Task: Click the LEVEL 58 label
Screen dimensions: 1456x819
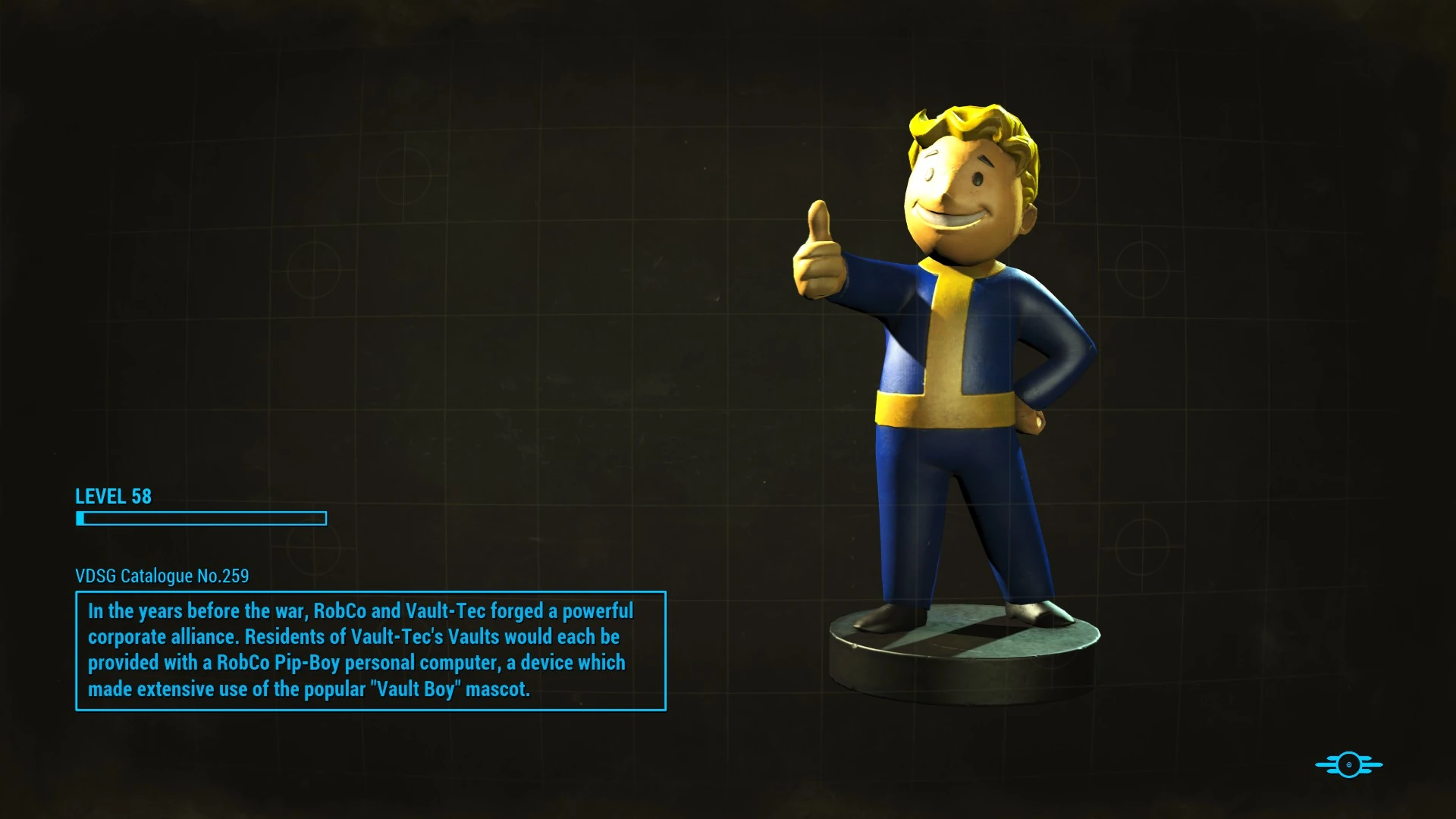Action: [x=112, y=497]
